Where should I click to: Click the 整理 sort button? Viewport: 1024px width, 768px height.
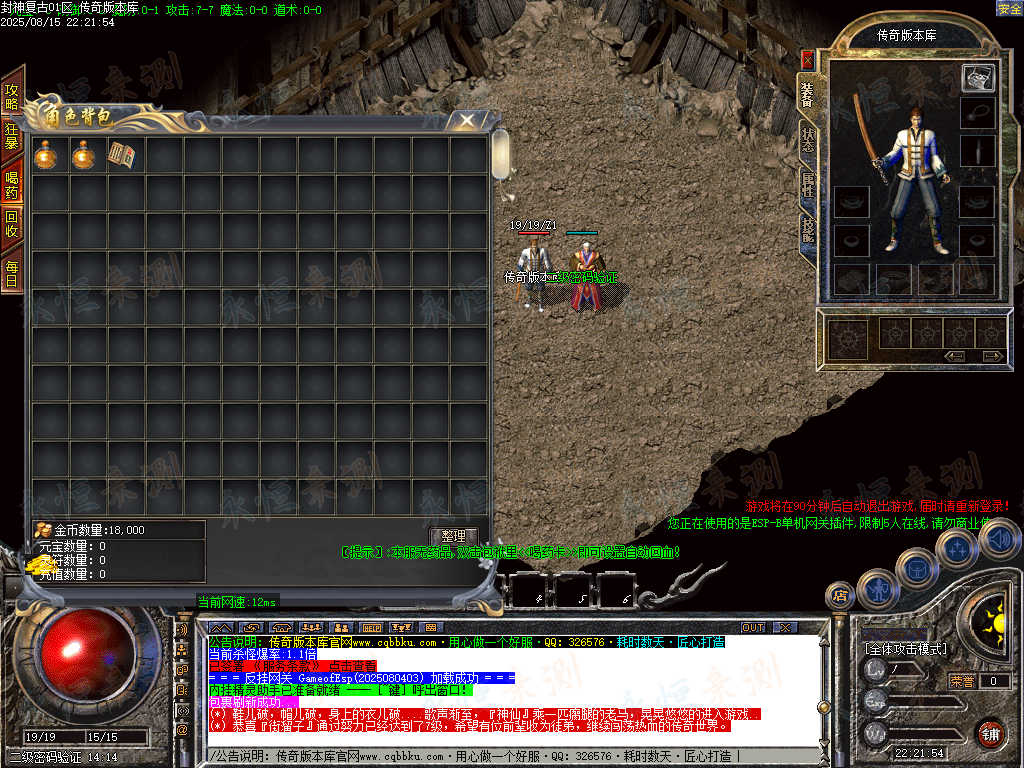click(x=453, y=536)
